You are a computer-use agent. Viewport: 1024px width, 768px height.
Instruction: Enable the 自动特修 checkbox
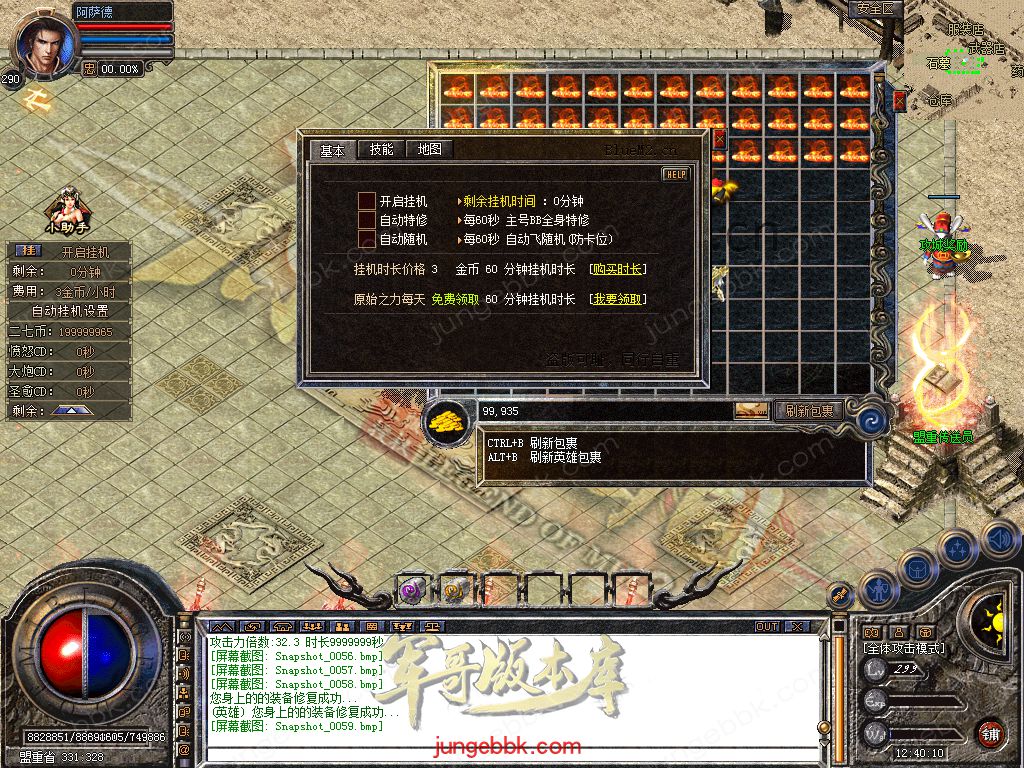(367, 220)
